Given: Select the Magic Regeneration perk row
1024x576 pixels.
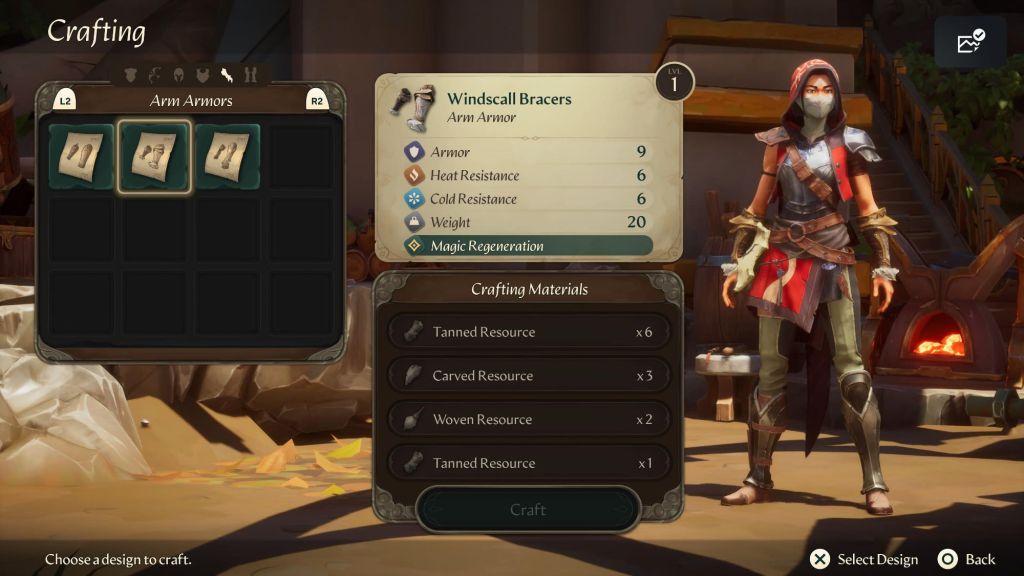Looking at the screenshot, I should [527, 246].
